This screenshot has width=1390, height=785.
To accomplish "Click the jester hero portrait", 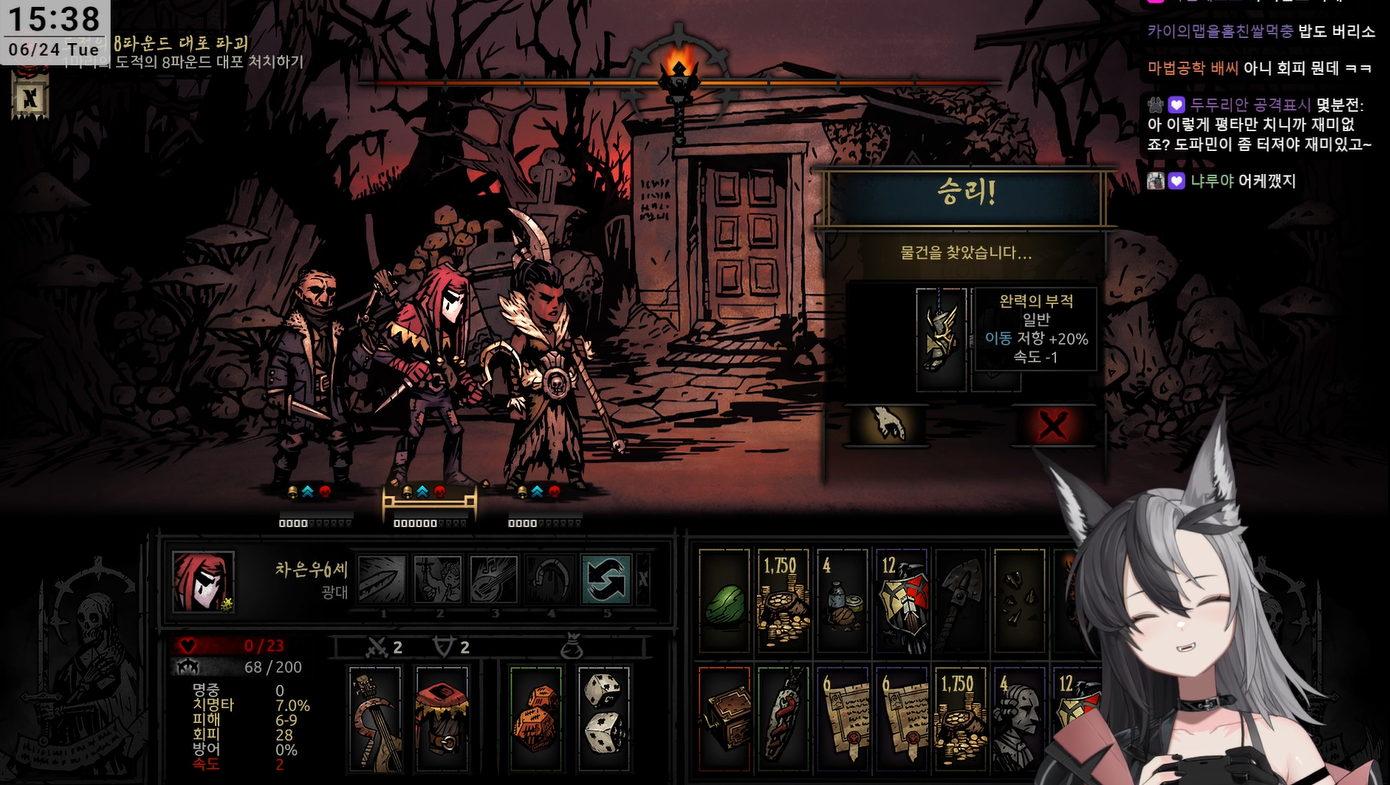I will [204, 582].
